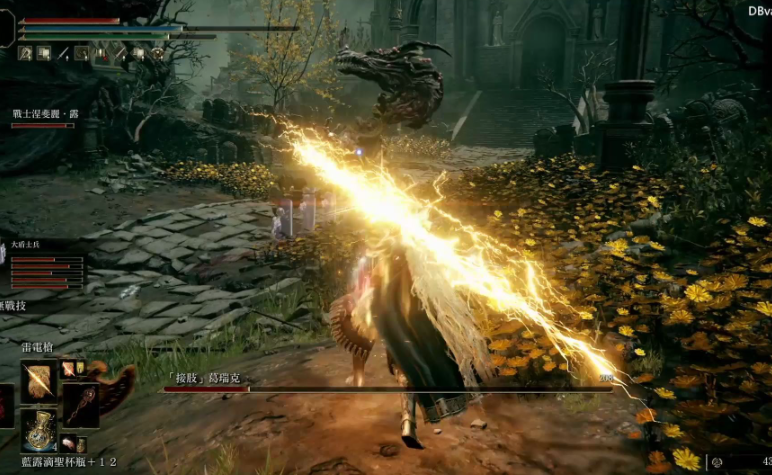Click the round golden status effect icon
This screenshot has height=475, width=772.
pos(157,54)
